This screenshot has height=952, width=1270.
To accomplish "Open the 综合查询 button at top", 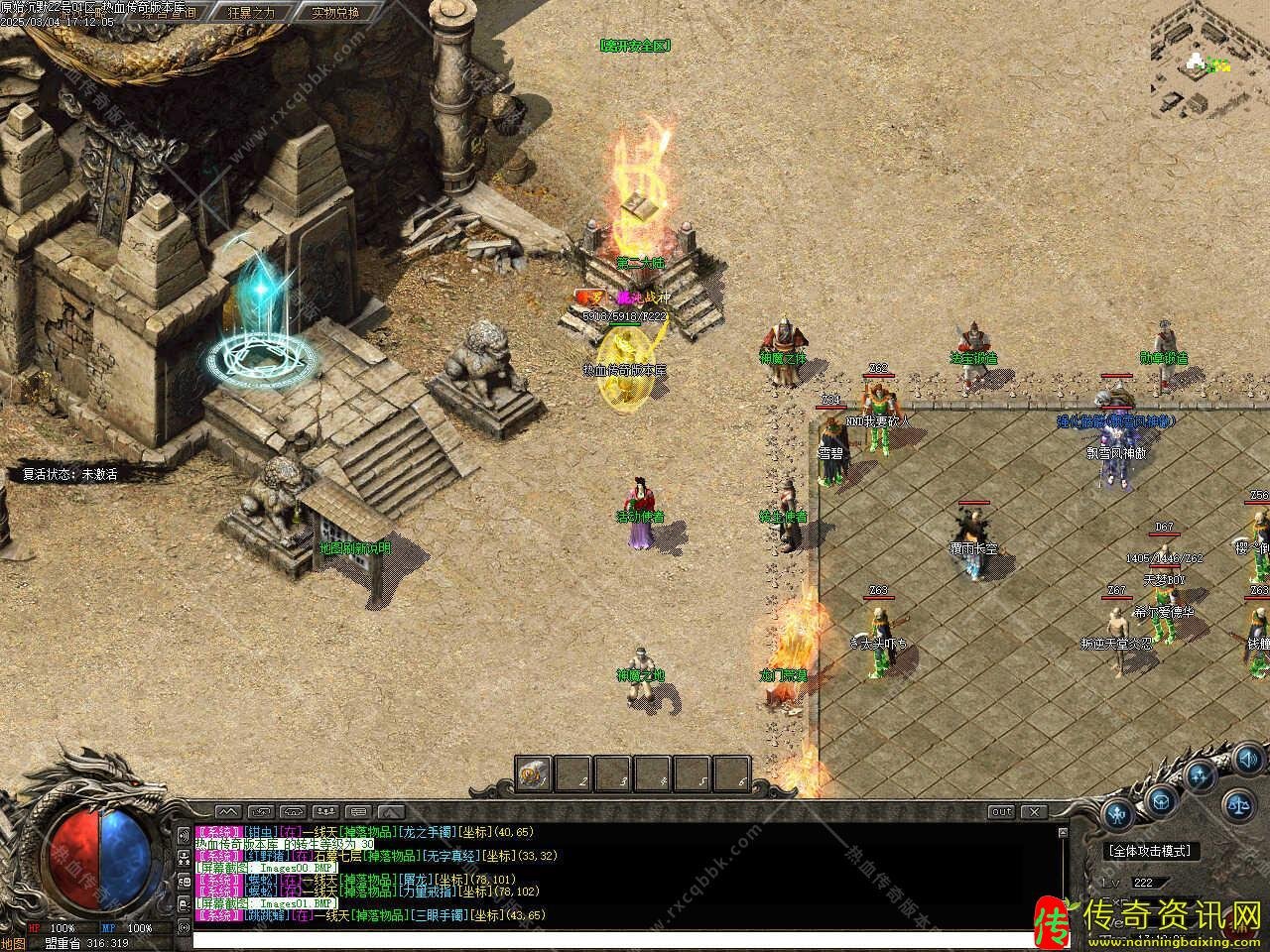I will (x=168, y=13).
